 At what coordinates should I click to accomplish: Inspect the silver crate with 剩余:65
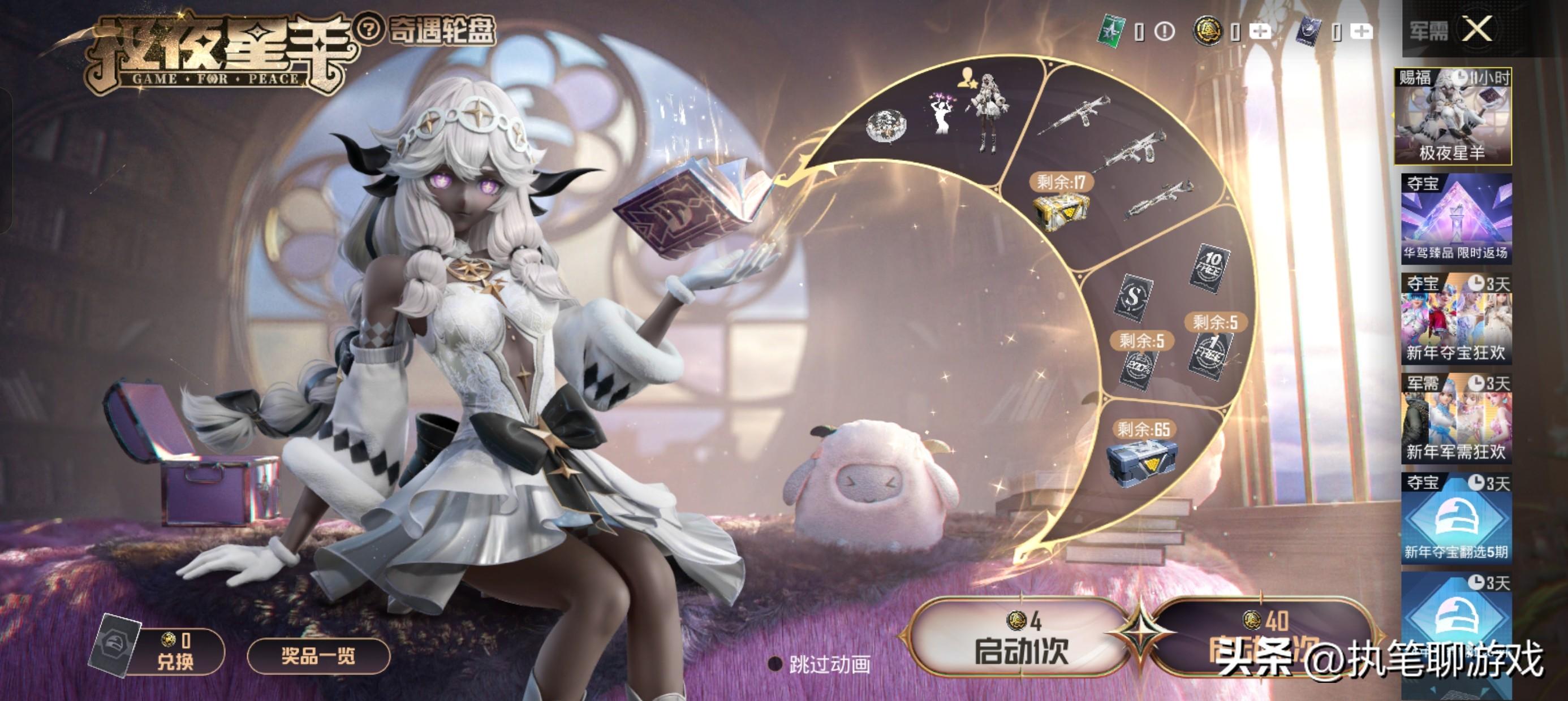coord(1140,461)
